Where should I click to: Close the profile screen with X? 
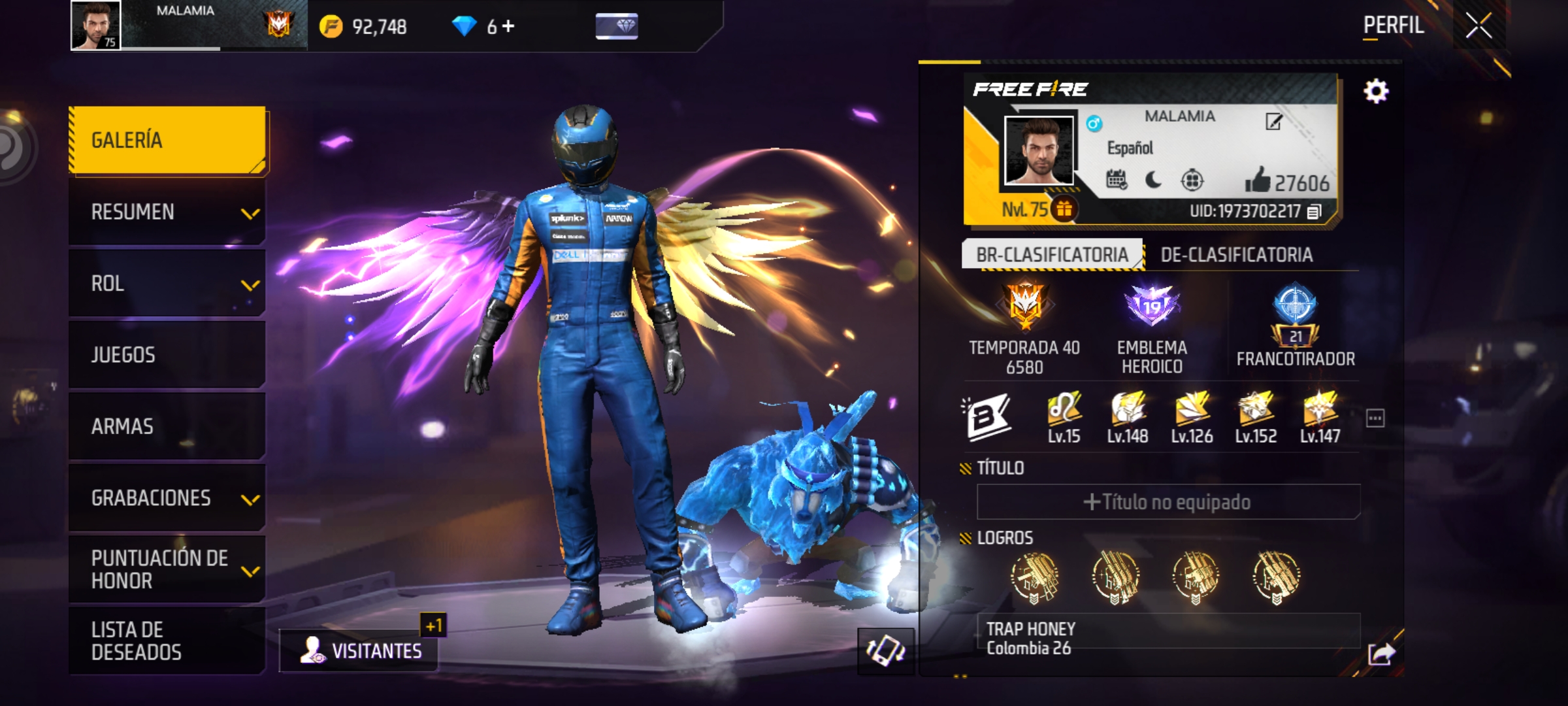coord(1478,26)
